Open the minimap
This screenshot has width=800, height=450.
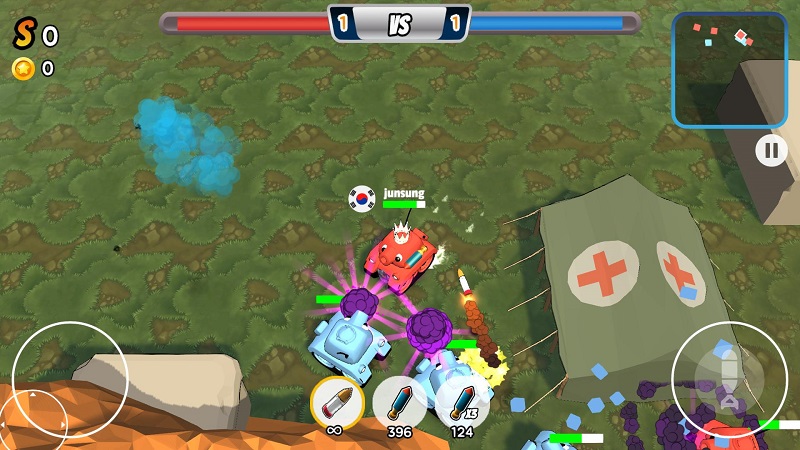point(729,69)
